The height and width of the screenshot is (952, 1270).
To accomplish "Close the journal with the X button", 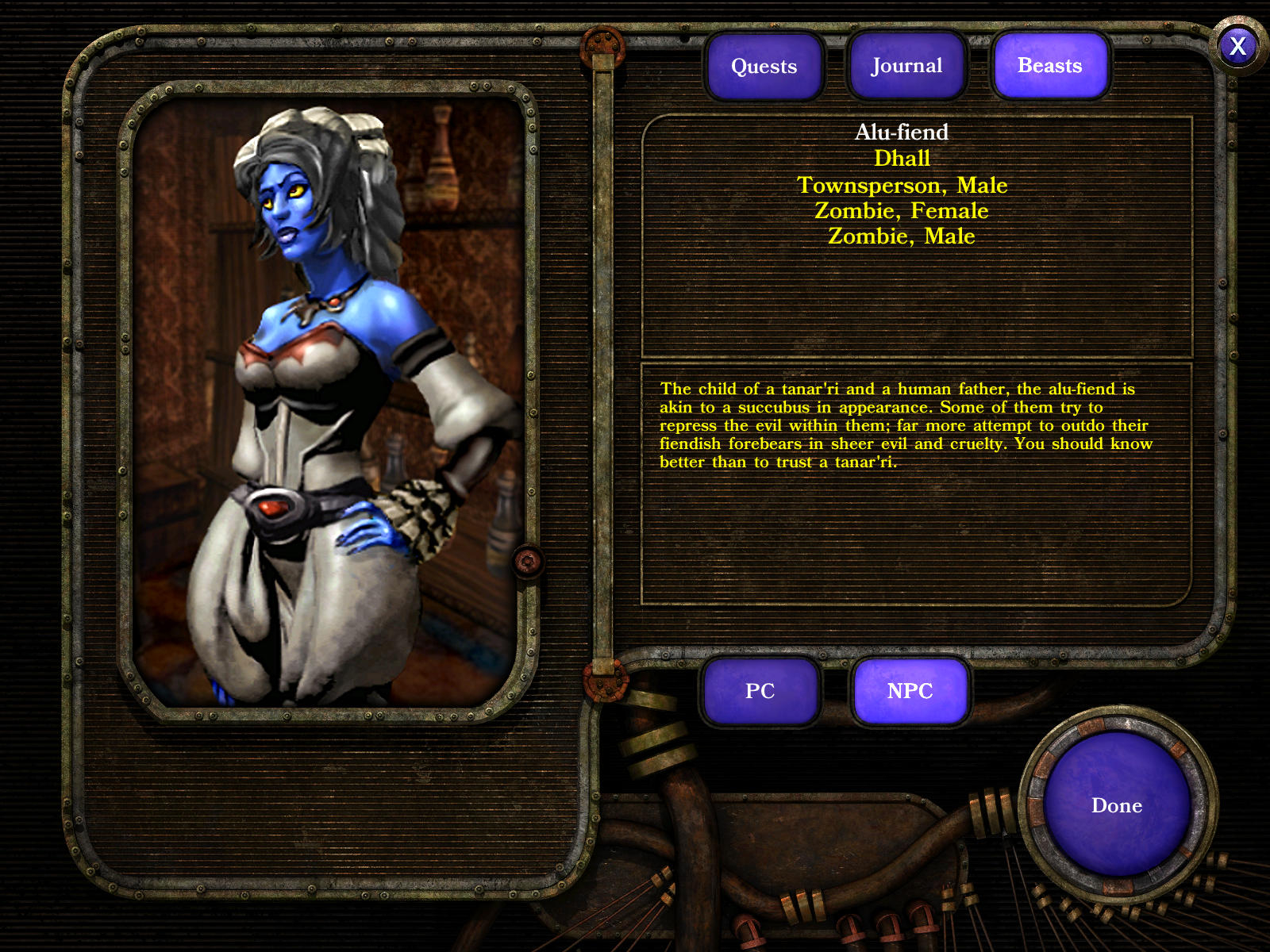I will click(x=1237, y=47).
